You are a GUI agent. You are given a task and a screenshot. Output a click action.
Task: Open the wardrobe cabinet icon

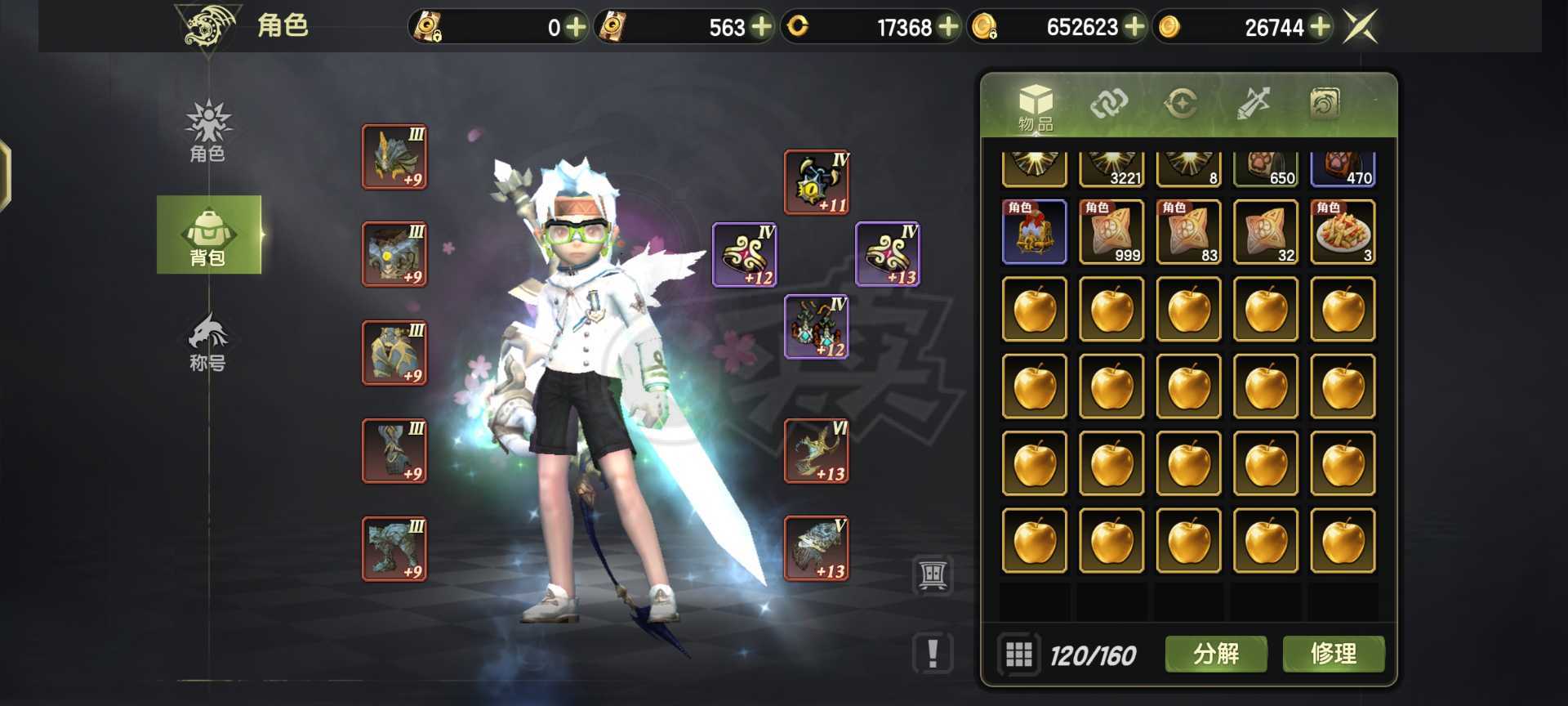(x=933, y=575)
